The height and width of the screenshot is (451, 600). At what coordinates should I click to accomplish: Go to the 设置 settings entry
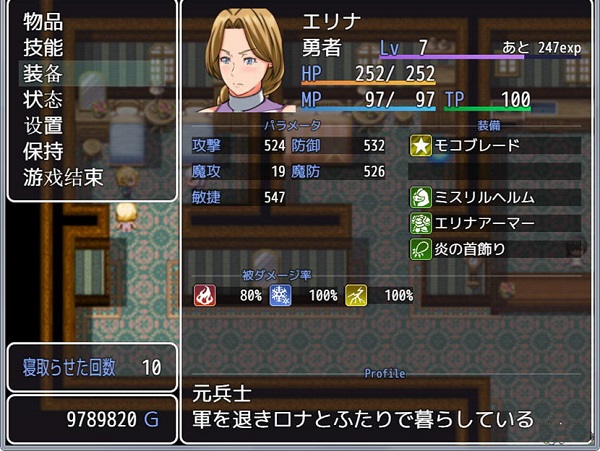[x=43, y=126]
